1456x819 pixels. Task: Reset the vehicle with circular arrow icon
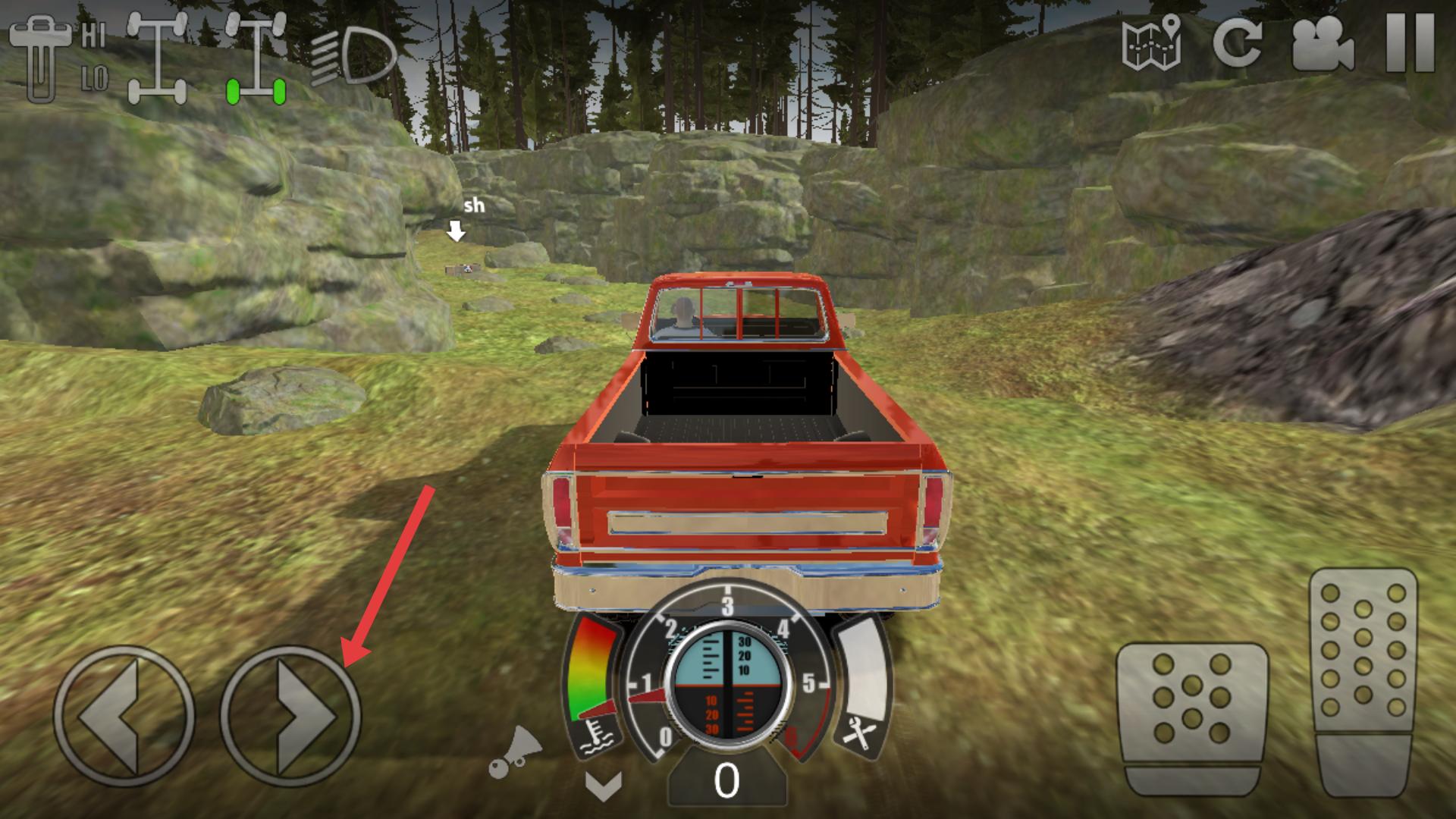click(x=1237, y=42)
